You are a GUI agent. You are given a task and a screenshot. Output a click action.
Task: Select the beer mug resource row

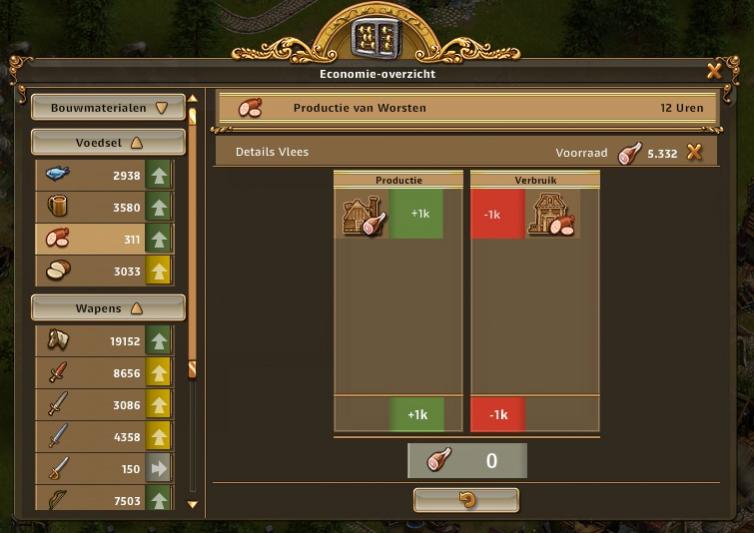(x=103, y=207)
